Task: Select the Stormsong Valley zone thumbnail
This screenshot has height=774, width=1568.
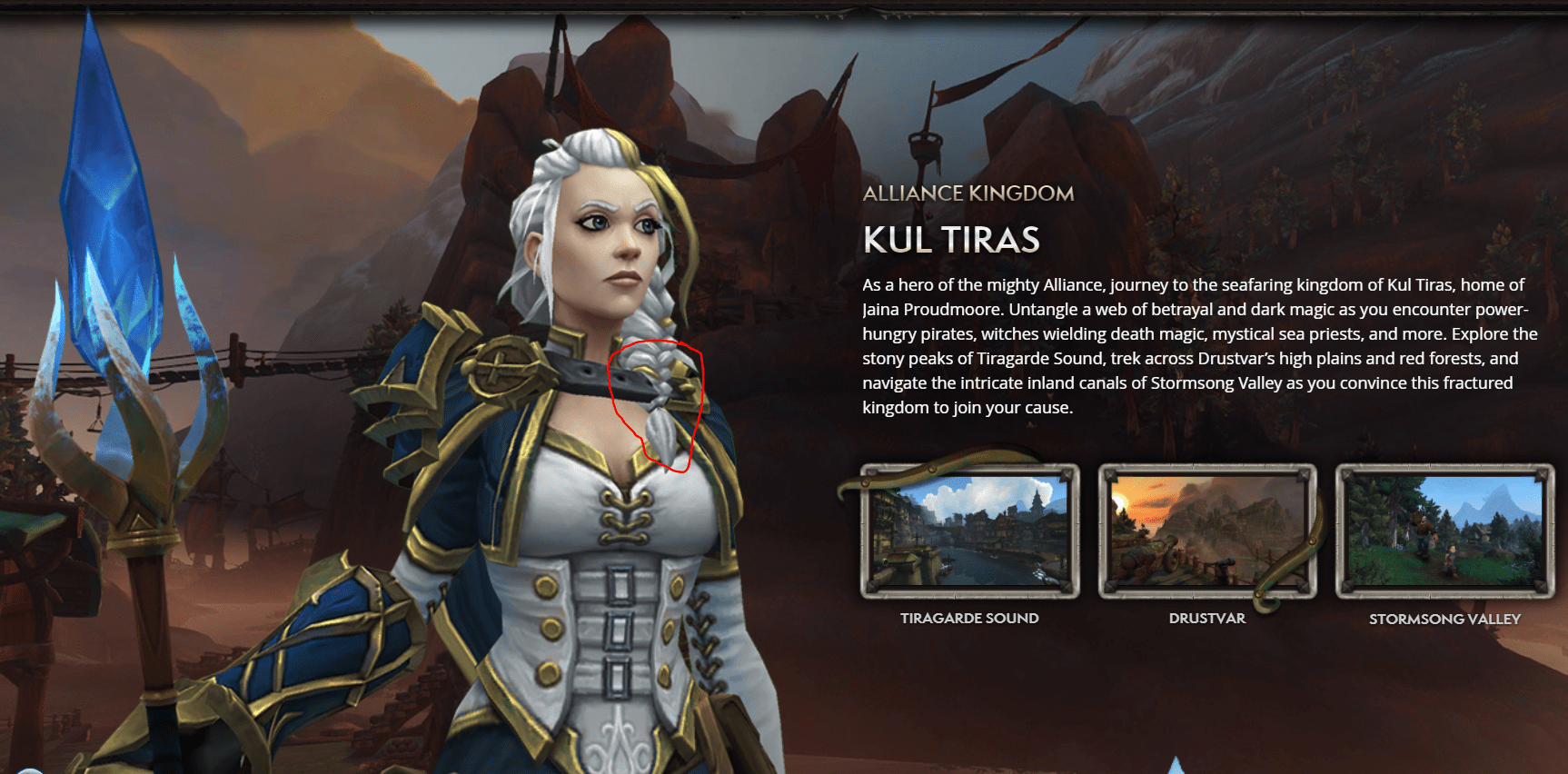Action: (1444, 531)
